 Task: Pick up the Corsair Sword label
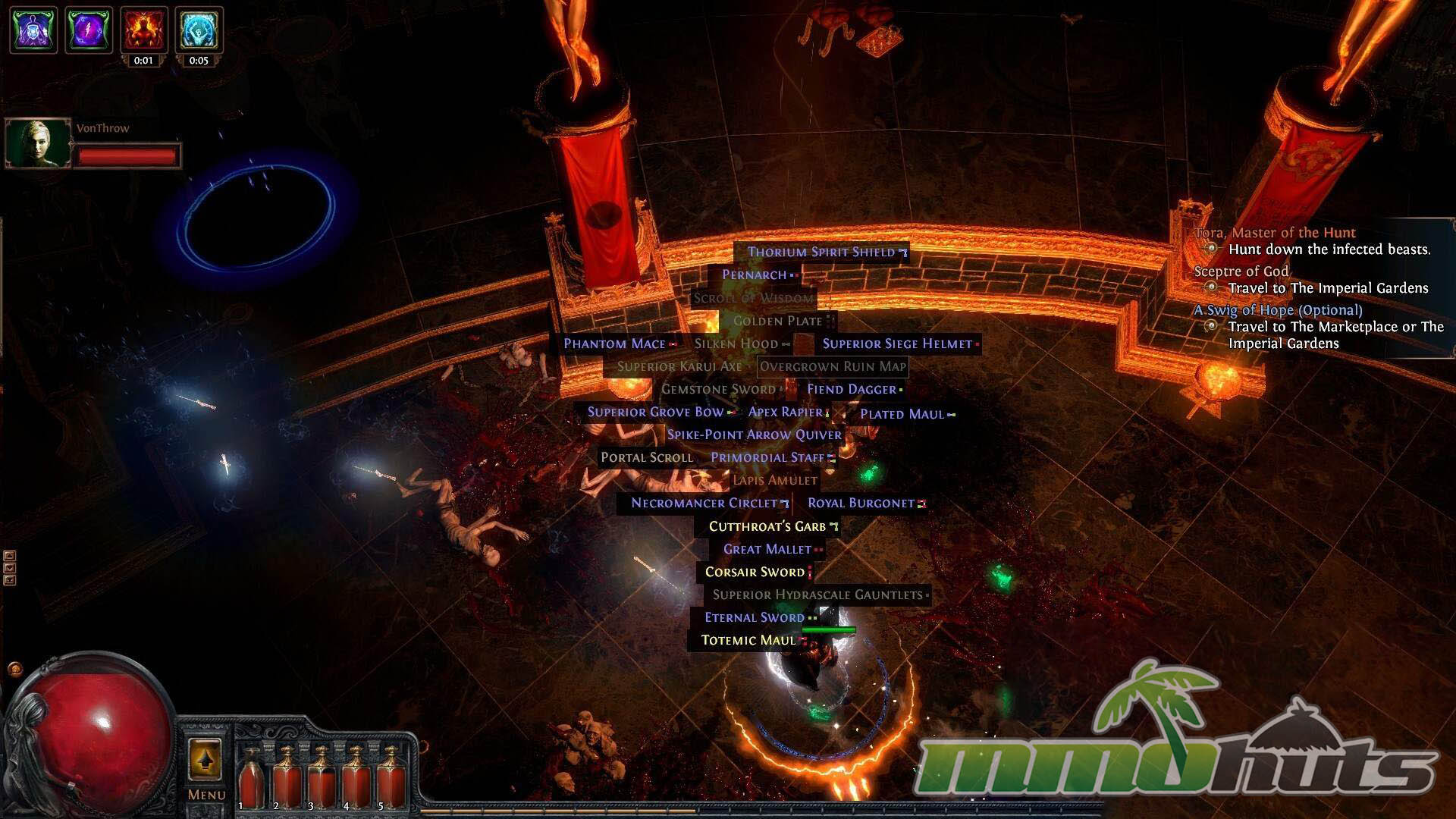tap(755, 572)
